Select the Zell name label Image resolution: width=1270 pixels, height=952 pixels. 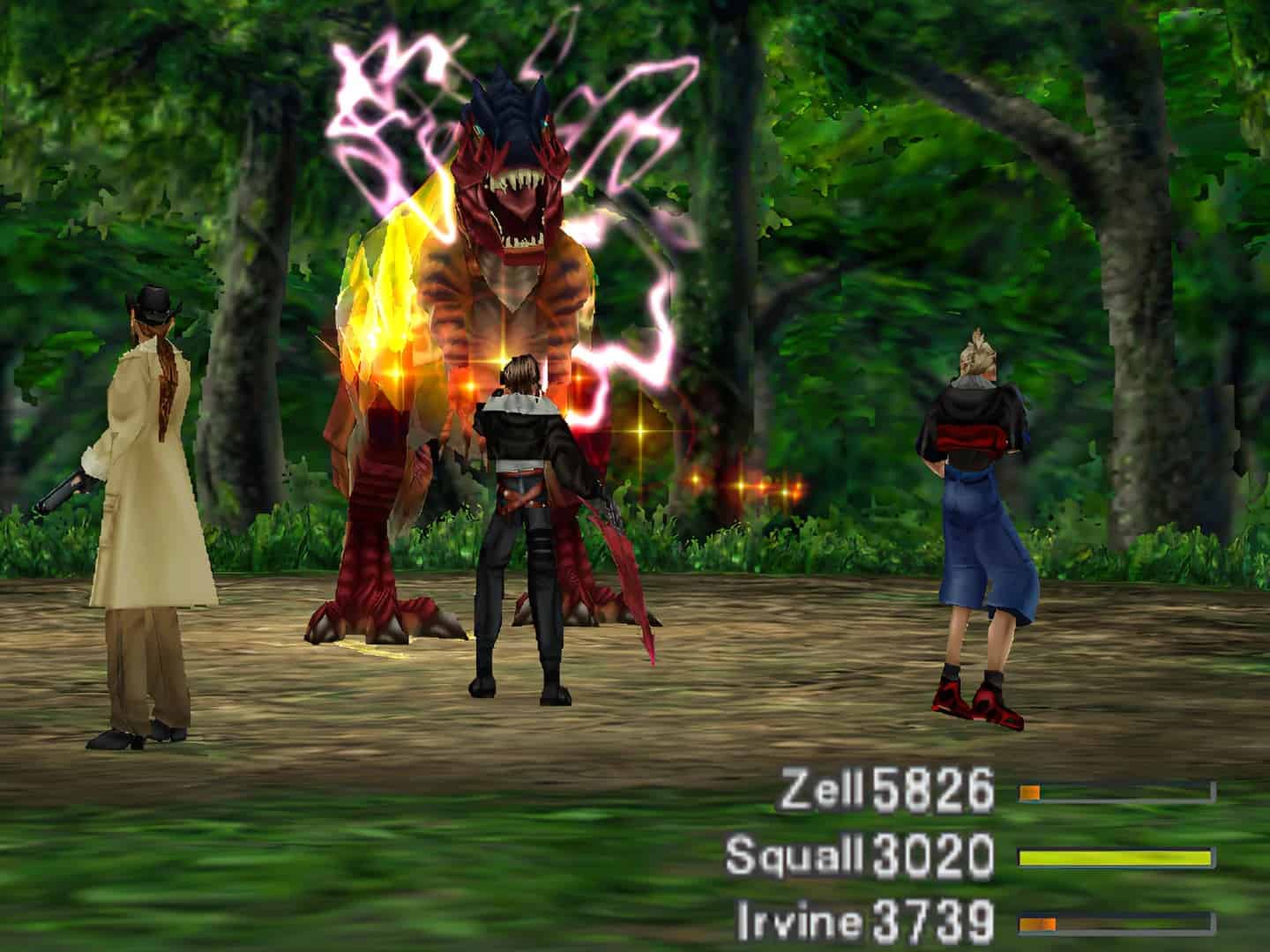coord(823,792)
